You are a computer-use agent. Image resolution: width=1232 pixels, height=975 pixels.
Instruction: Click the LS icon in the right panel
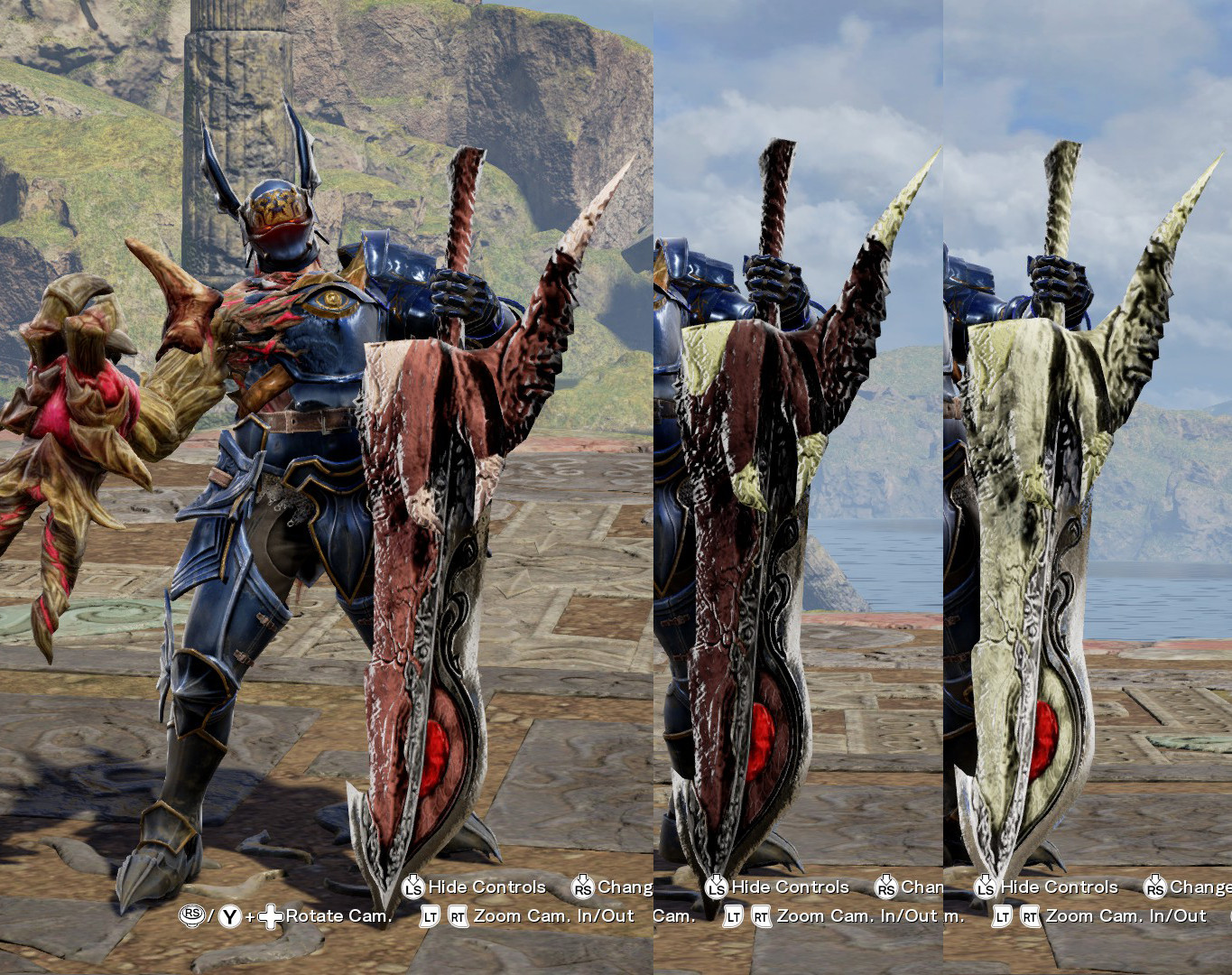(984, 887)
